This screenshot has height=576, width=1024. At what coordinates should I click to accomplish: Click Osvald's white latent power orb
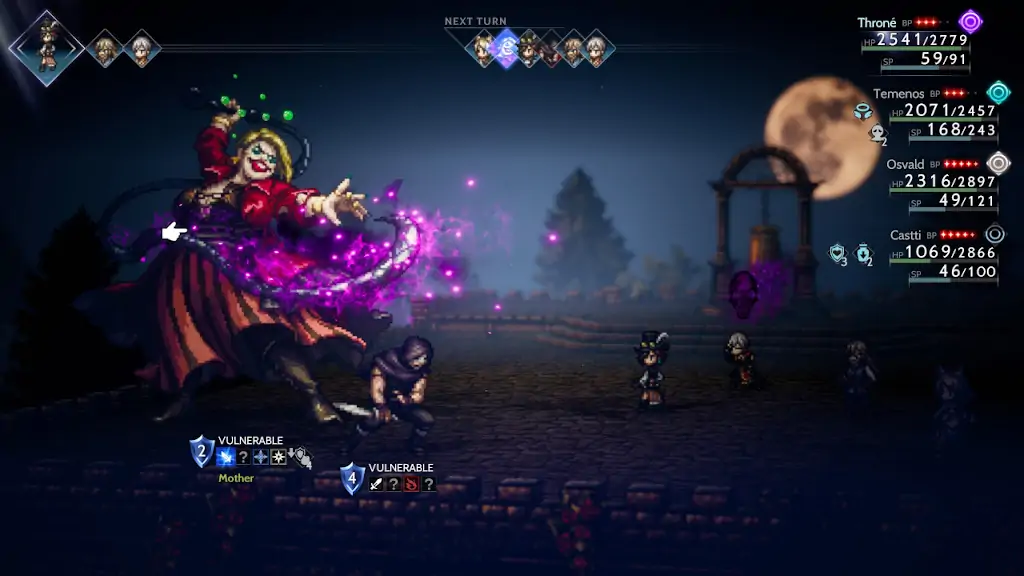(x=998, y=163)
